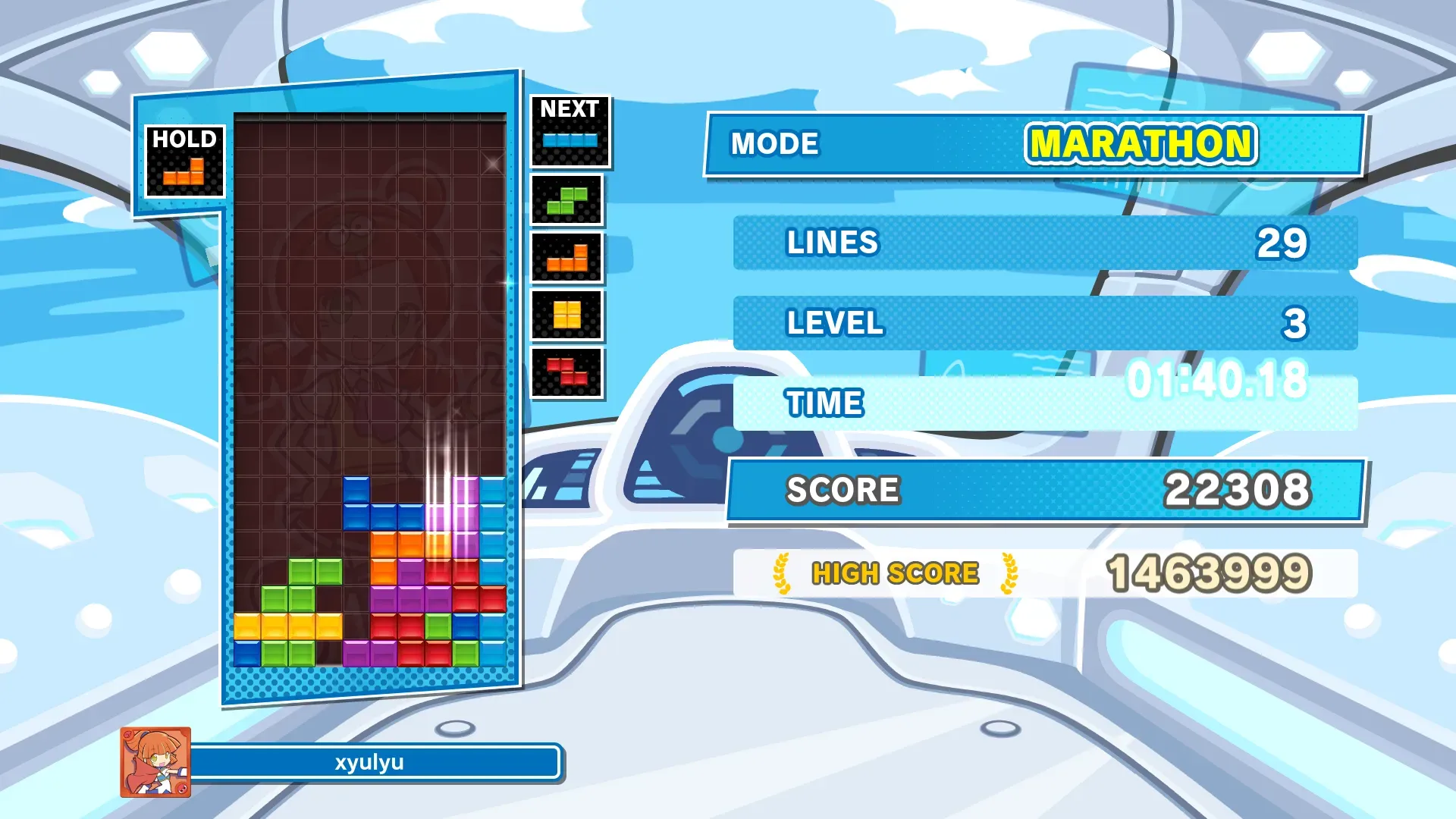Choose the green S-piece in the queue

click(x=566, y=201)
